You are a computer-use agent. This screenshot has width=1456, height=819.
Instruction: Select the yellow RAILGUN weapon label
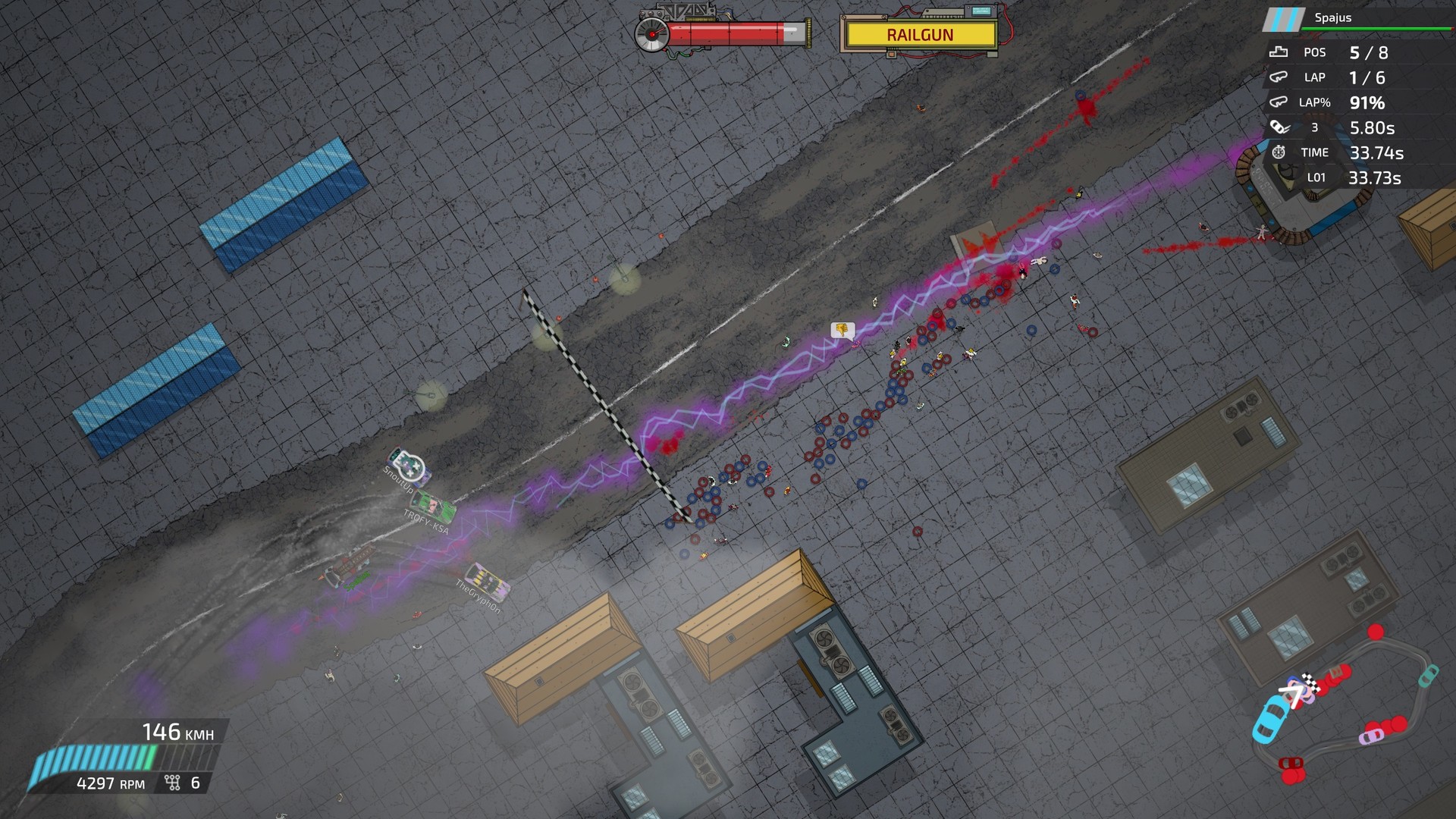921,35
